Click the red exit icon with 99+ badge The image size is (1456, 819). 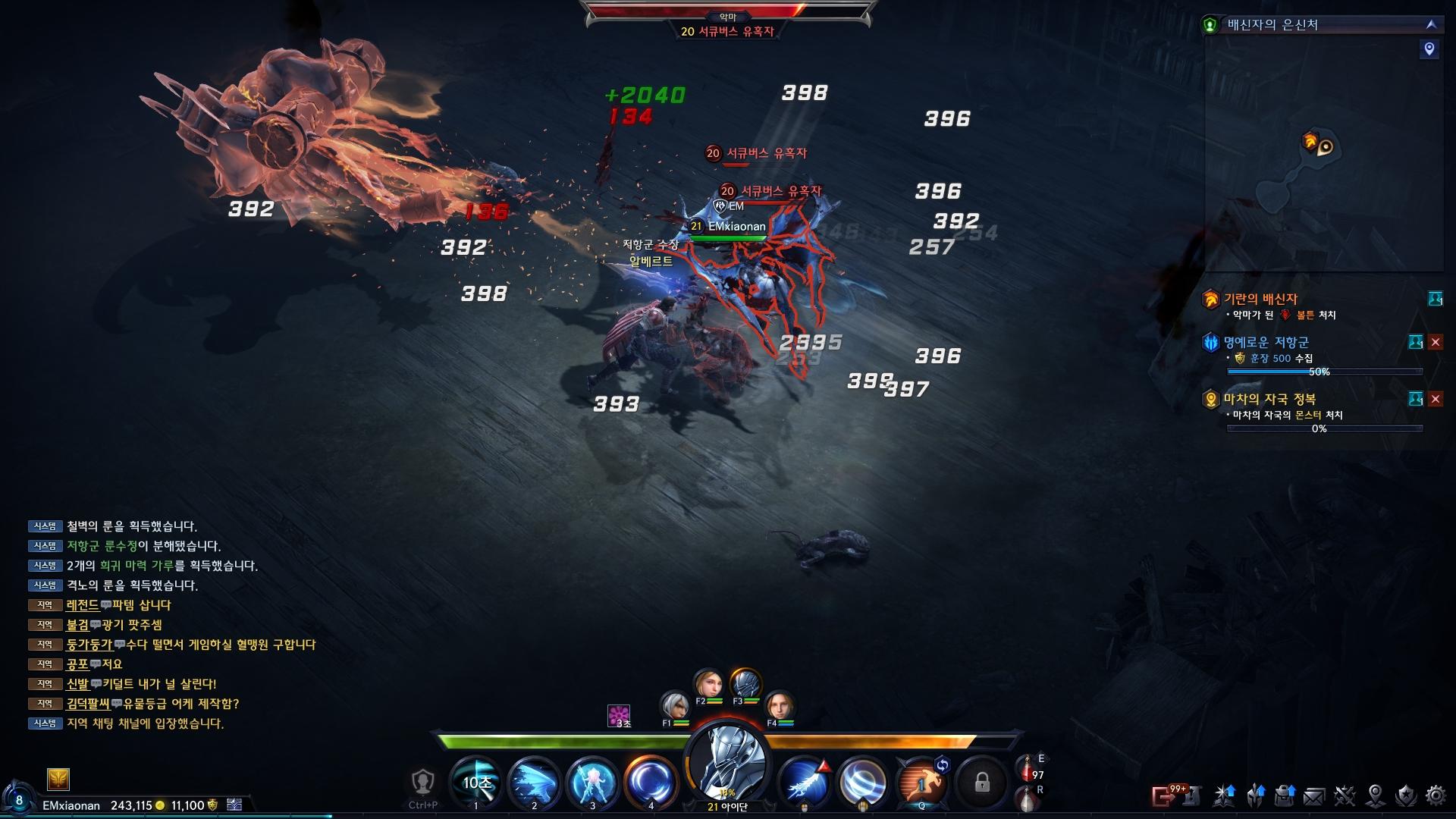(x=1163, y=795)
